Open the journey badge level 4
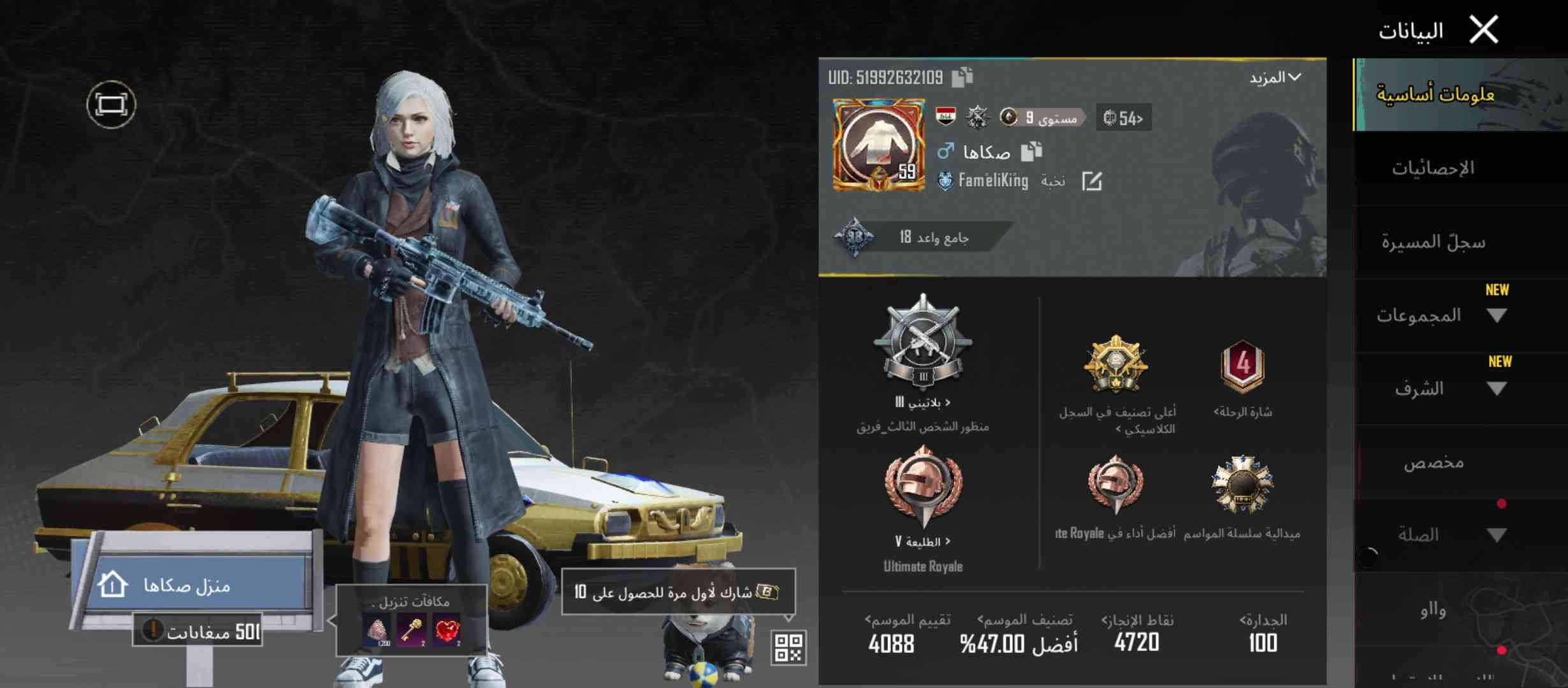This screenshot has width=1568, height=688. click(1242, 366)
